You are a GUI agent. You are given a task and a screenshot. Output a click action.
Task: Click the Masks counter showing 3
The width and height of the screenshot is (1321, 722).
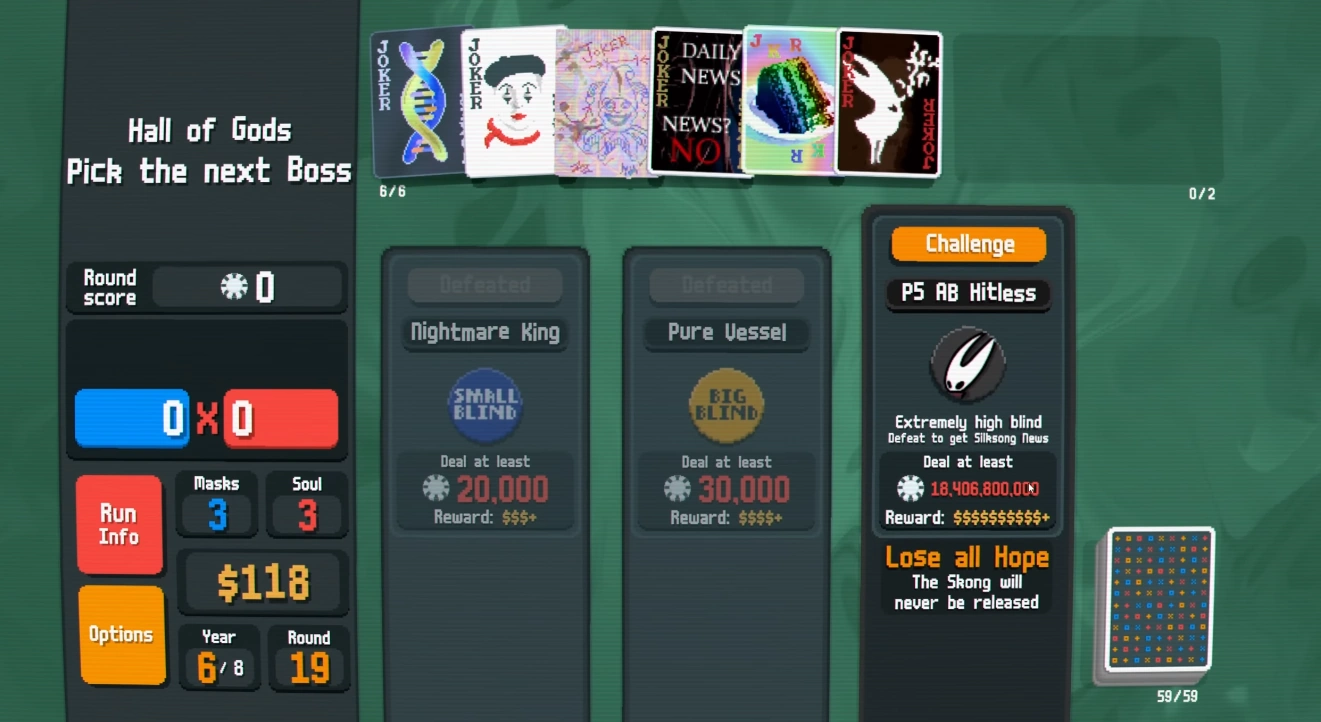(216, 505)
